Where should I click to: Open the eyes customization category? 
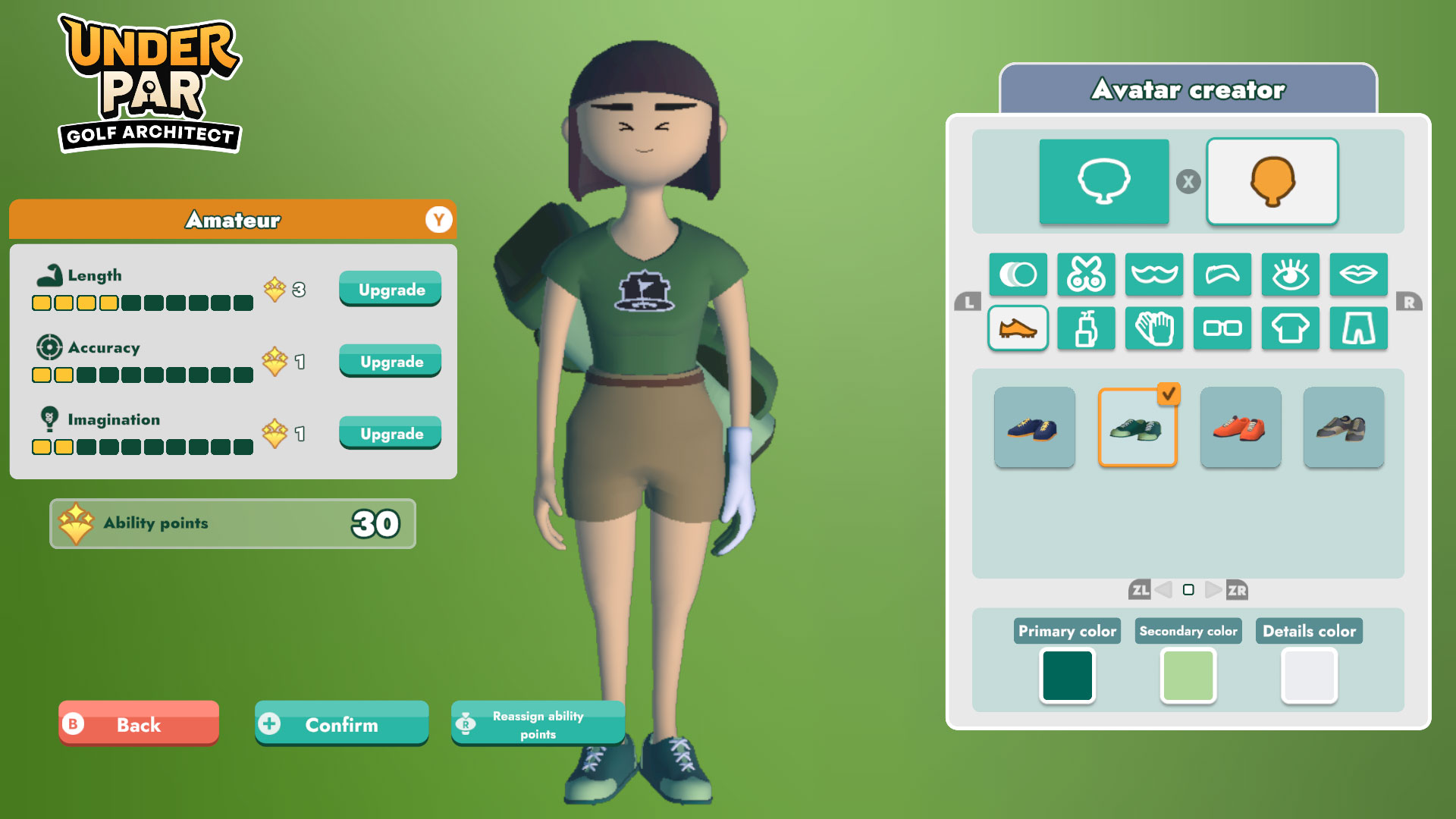(1291, 275)
